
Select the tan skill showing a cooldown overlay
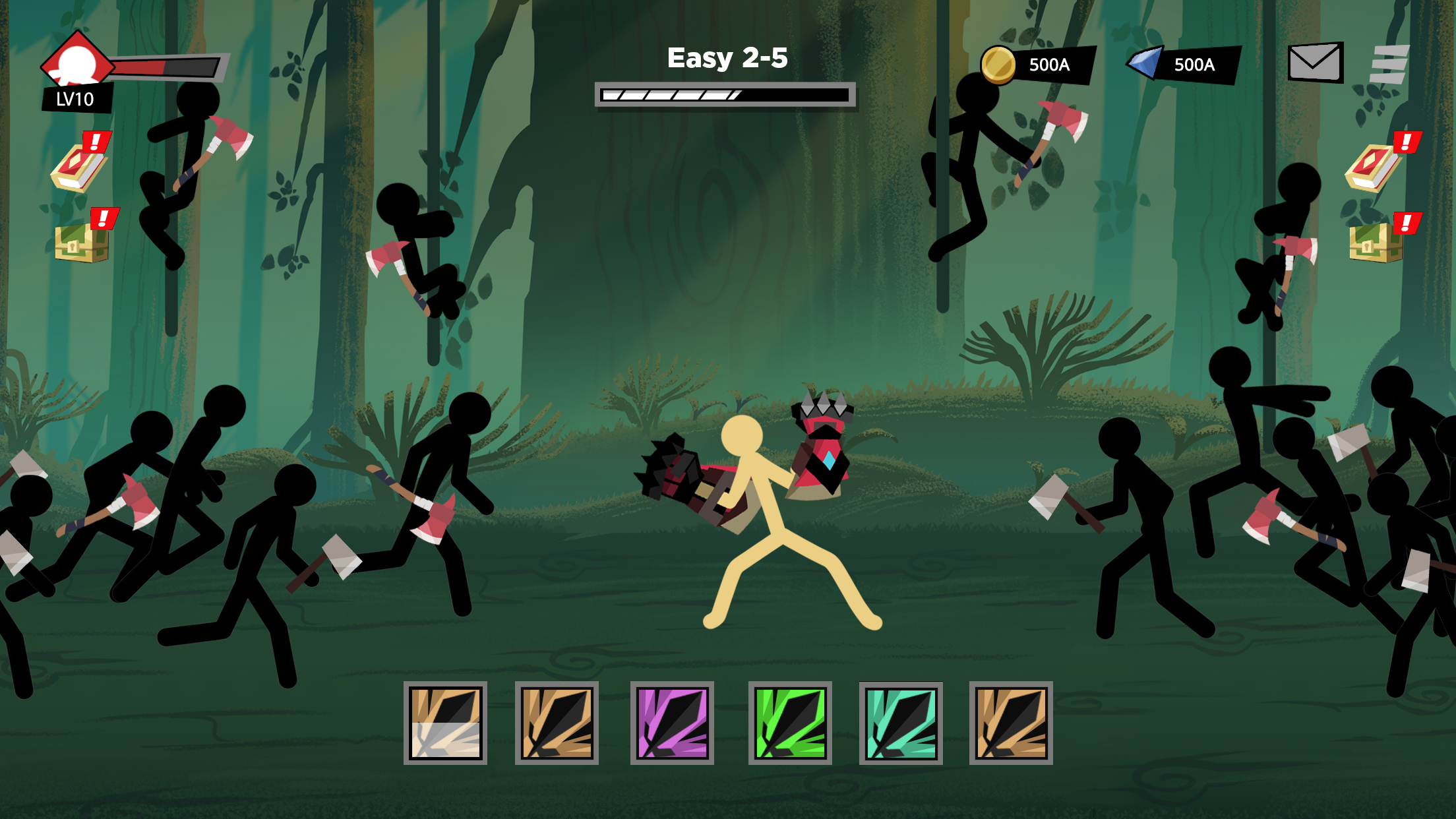click(x=445, y=723)
